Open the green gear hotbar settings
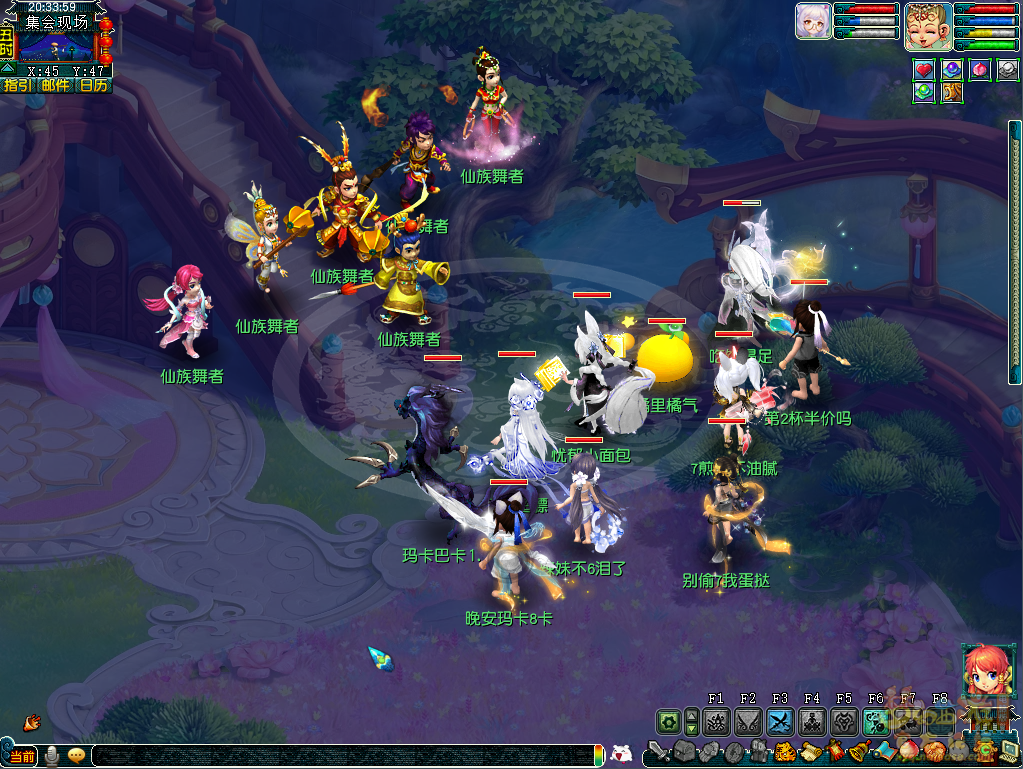Screen dimensions: 1023x769 [x=668, y=722]
